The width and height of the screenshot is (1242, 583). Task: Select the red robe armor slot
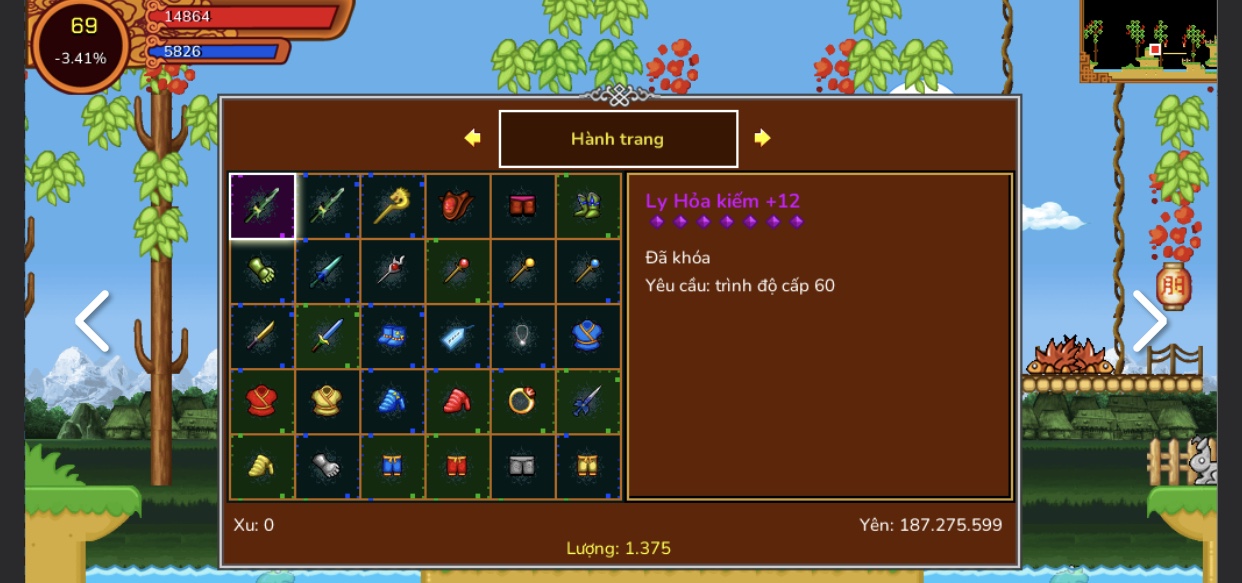[262, 401]
